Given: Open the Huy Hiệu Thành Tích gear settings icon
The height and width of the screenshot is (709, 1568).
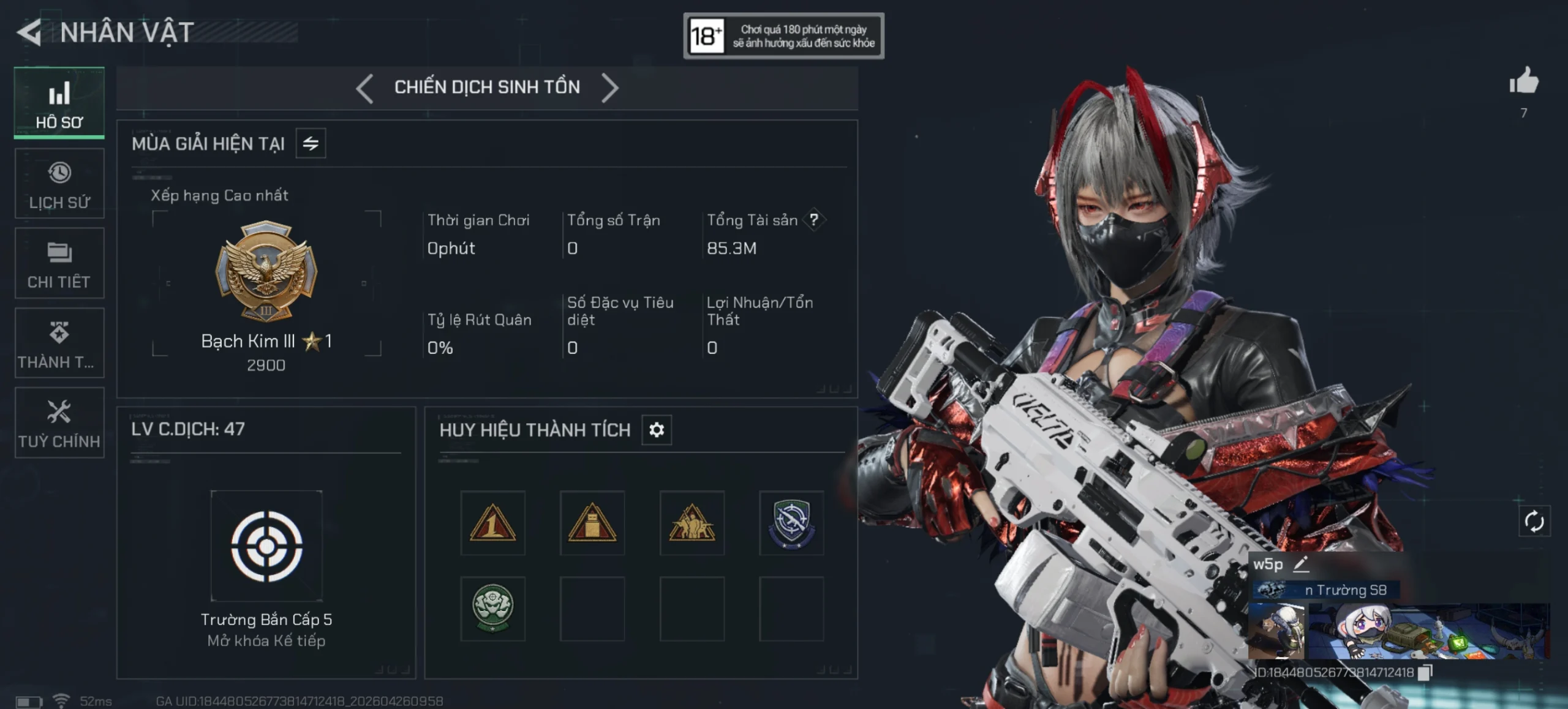Looking at the screenshot, I should pyautogui.click(x=657, y=430).
